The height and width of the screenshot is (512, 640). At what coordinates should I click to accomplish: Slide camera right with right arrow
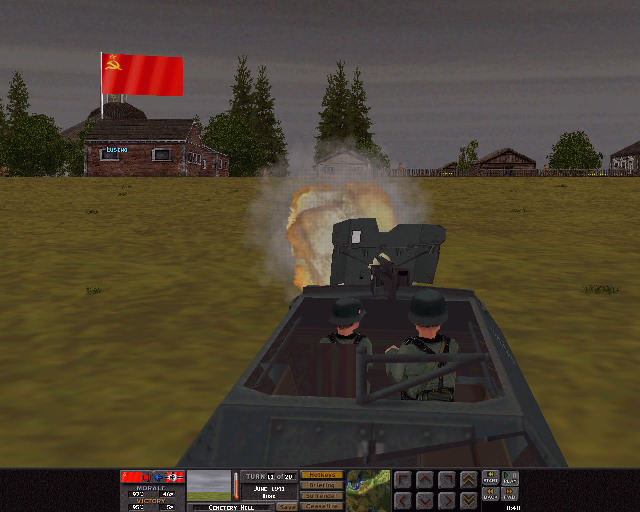[445, 499]
